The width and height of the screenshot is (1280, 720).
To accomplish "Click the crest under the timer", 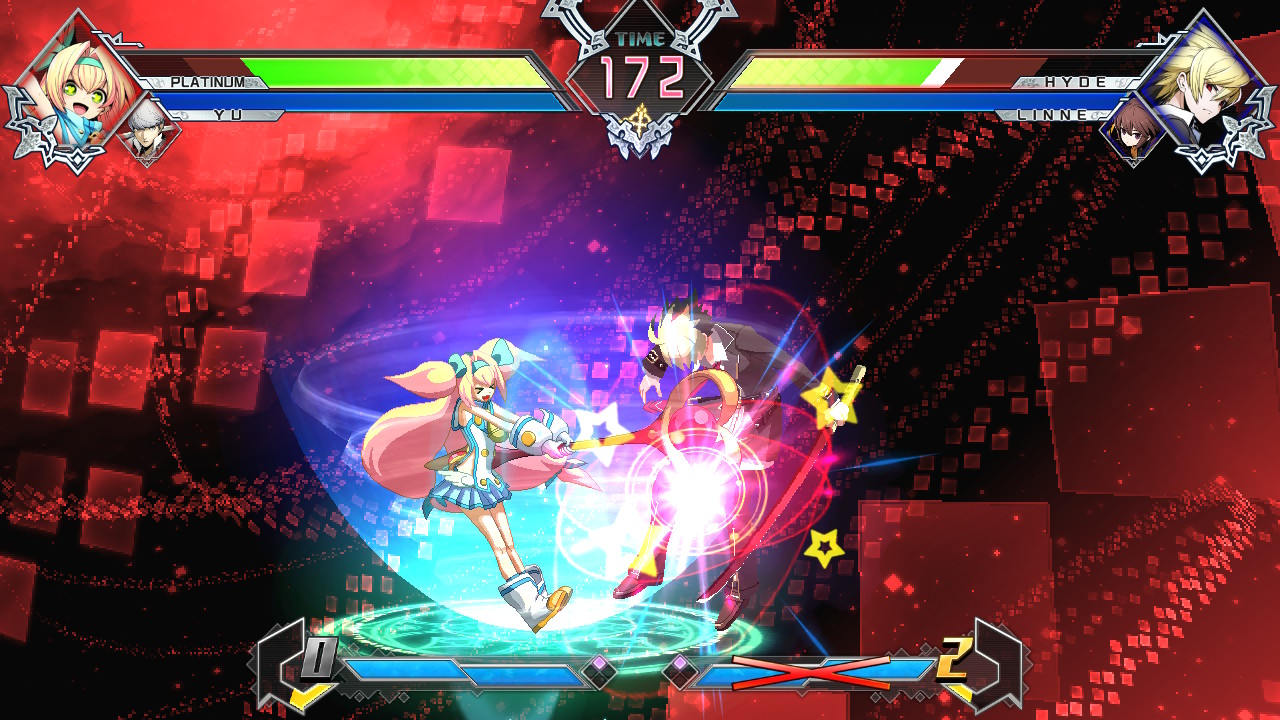I will (640, 120).
